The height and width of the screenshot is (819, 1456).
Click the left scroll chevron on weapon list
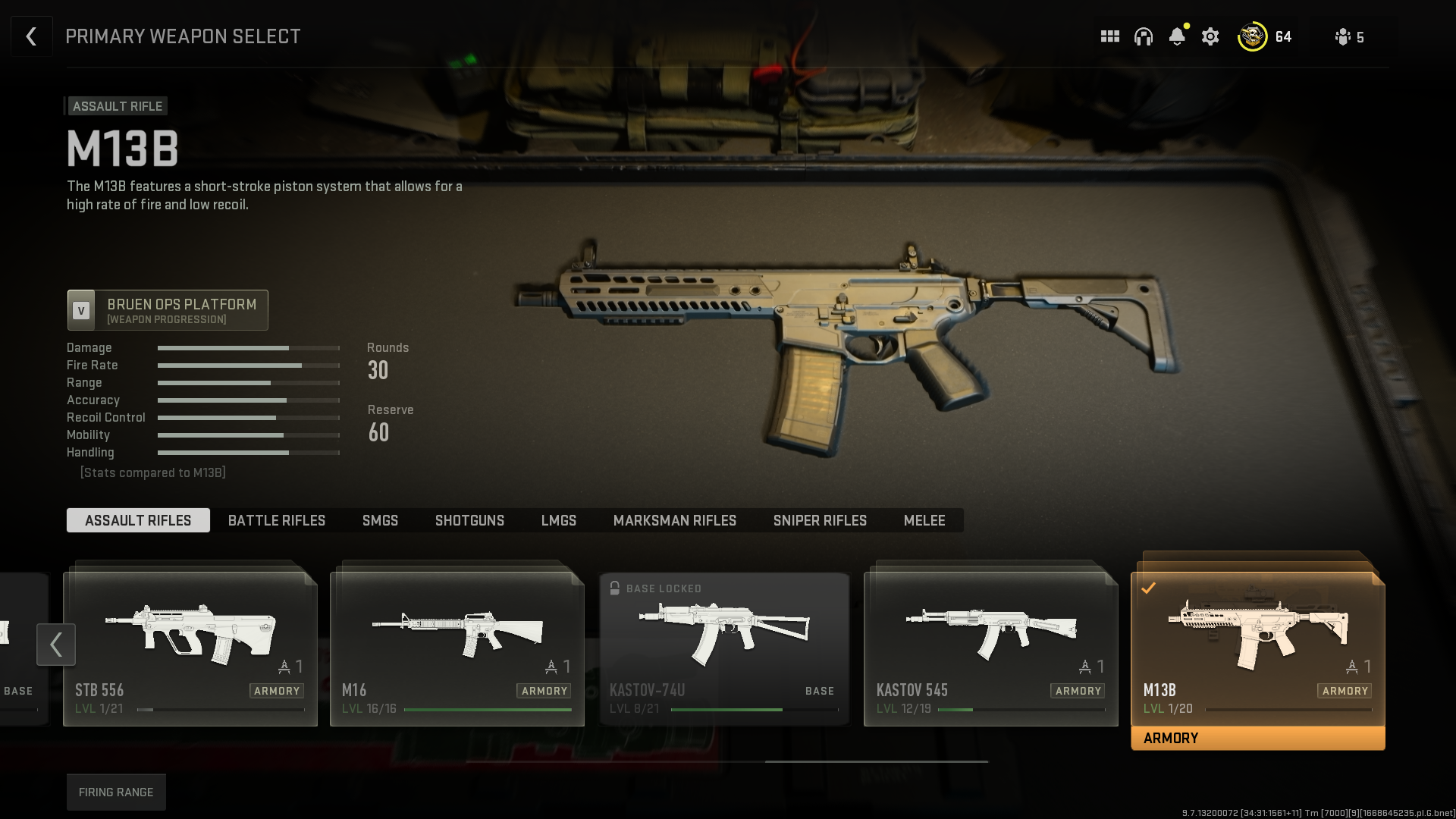56,645
